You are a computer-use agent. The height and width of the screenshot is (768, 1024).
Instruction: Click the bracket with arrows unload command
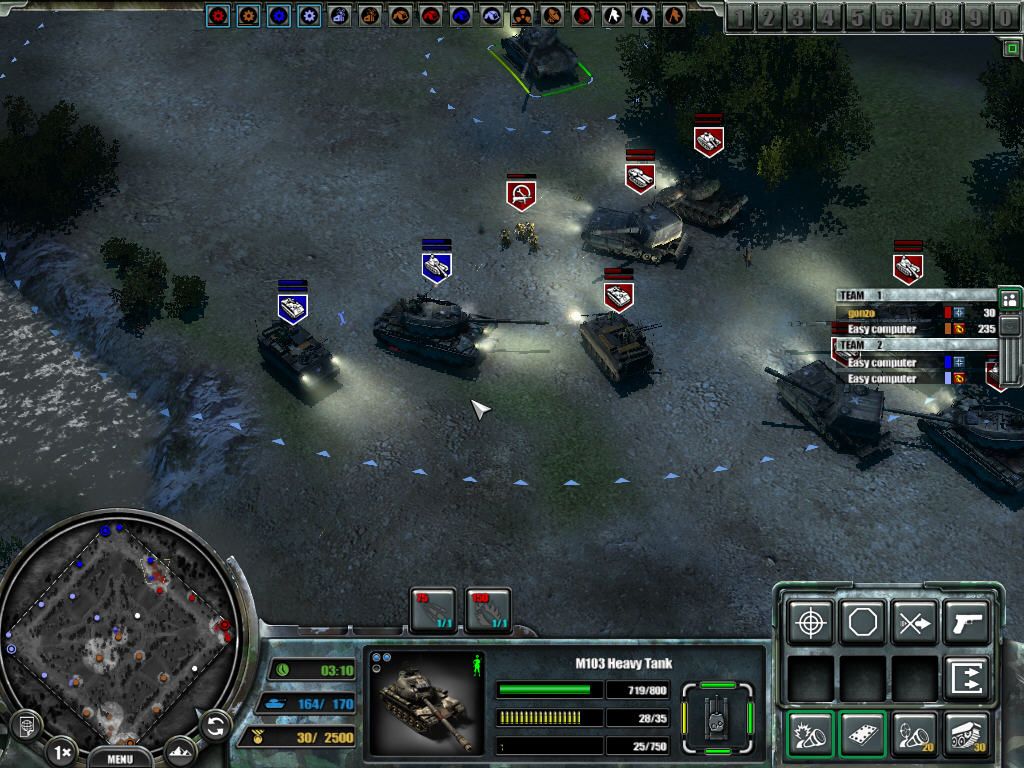tap(966, 678)
